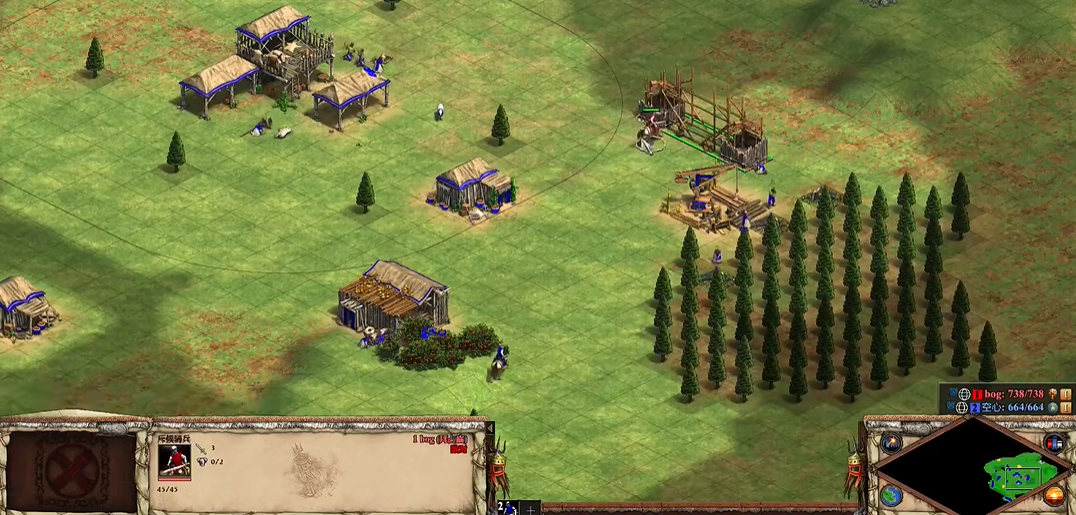The height and width of the screenshot is (515, 1076).
Task: Click the globe icon beside player bog
Action: pos(963,394)
